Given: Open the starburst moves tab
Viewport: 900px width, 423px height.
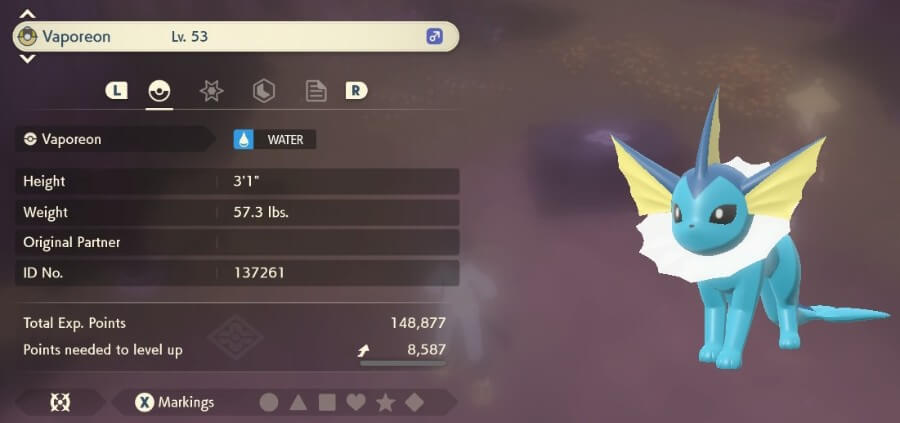Looking at the screenshot, I should click(211, 91).
